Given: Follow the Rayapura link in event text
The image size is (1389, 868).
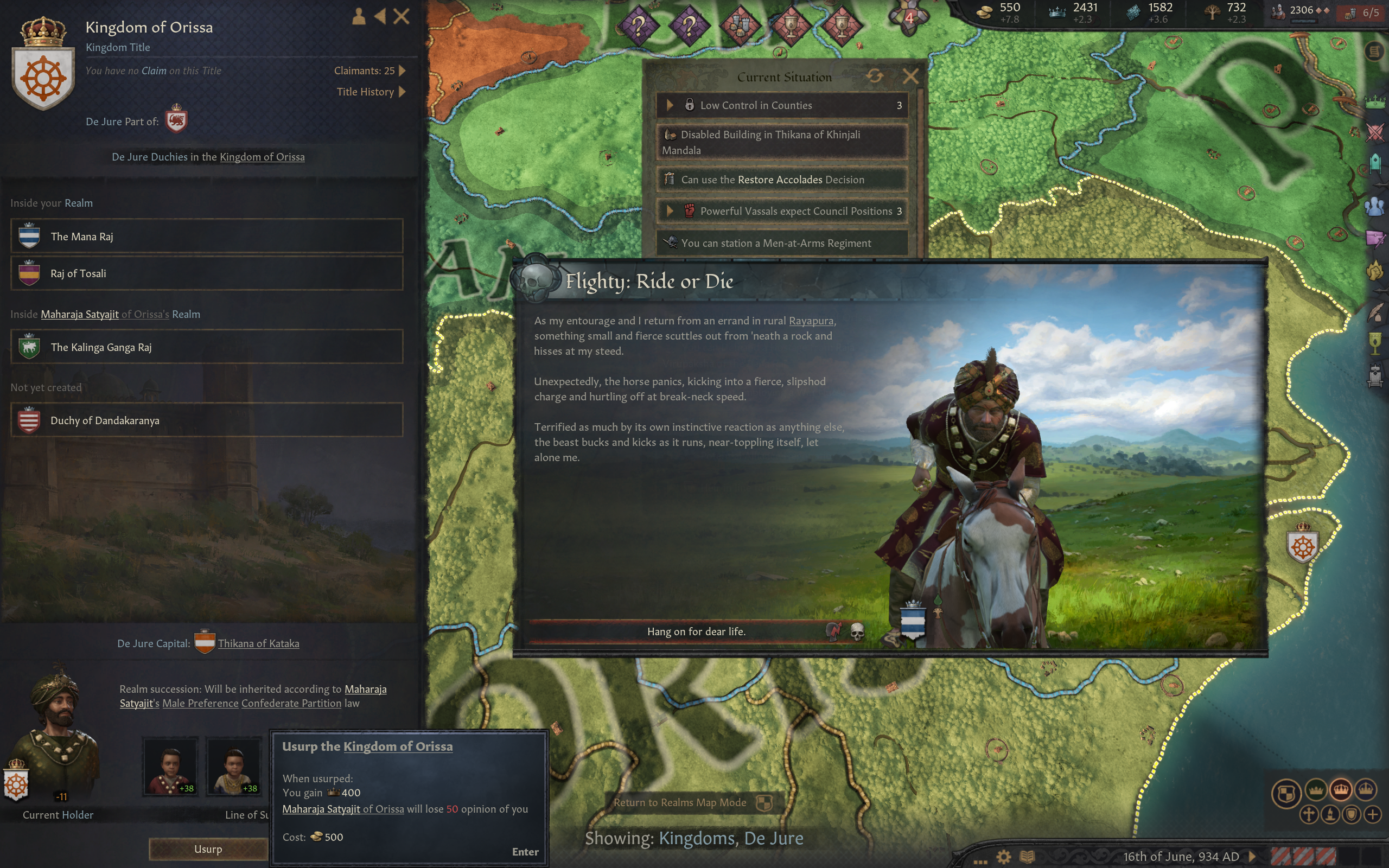Looking at the screenshot, I should [811, 321].
